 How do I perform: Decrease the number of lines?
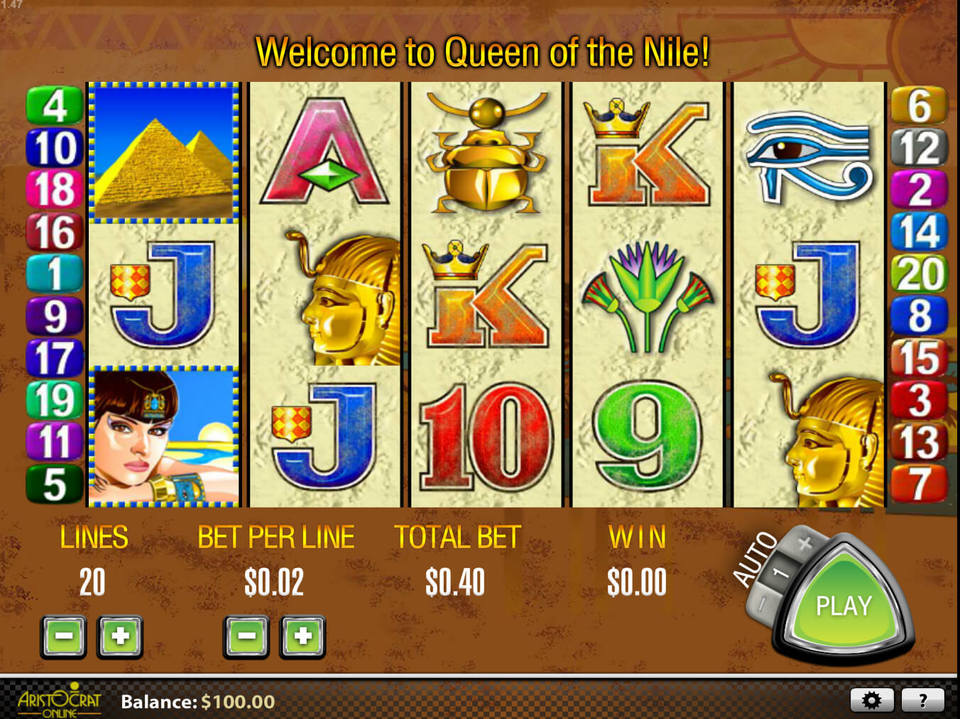tap(63, 636)
